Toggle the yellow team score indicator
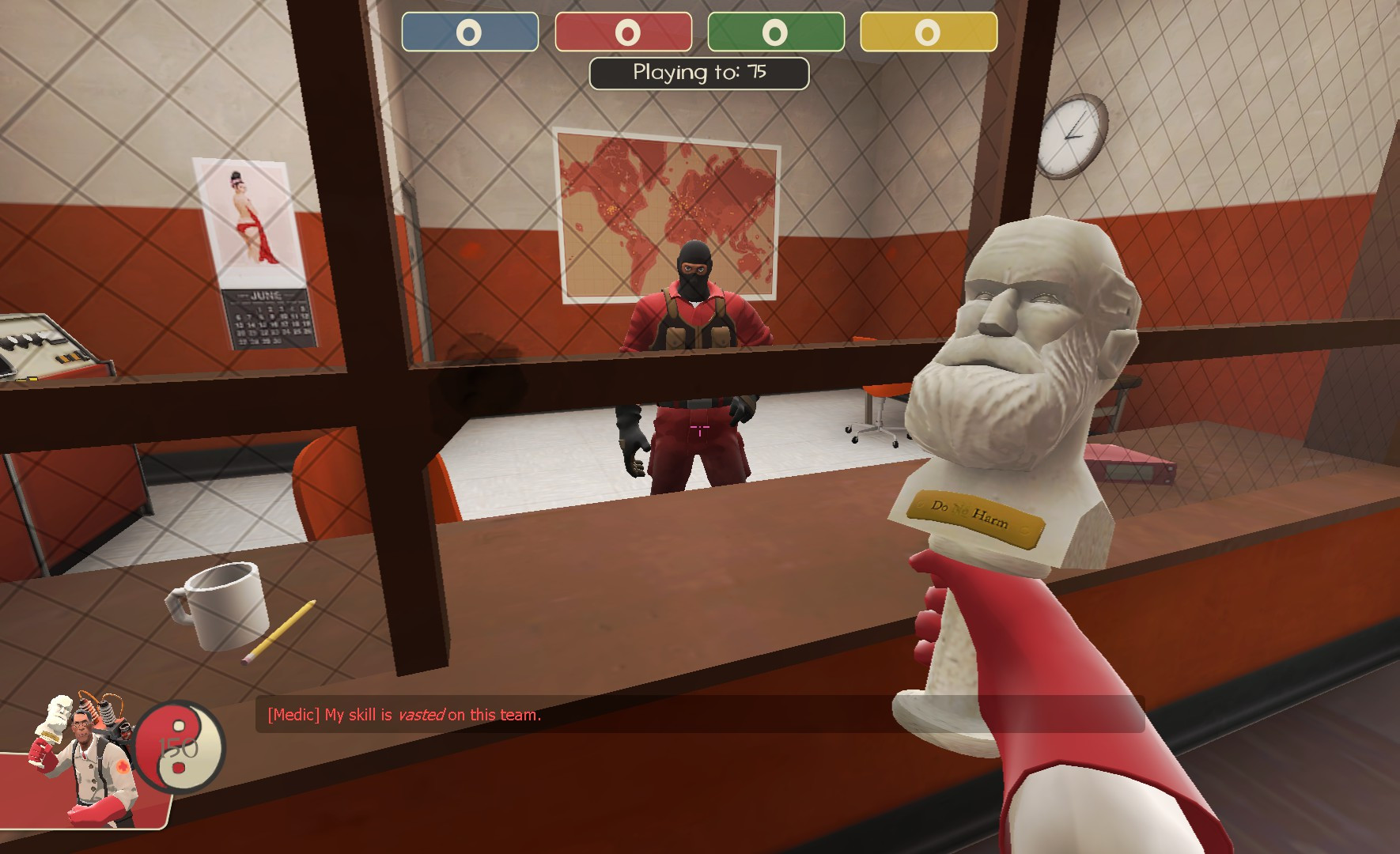The height and width of the screenshot is (854, 1400). click(x=927, y=33)
